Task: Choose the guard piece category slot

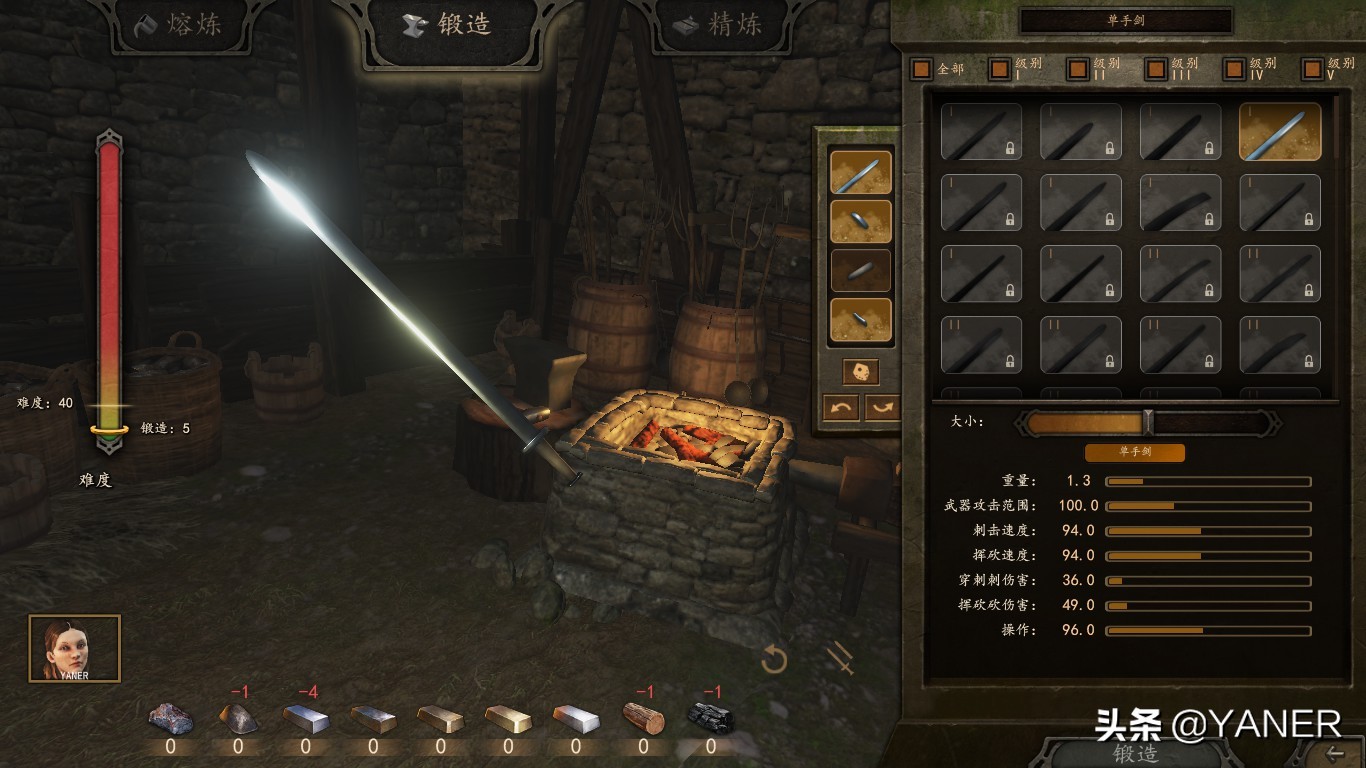Action: 860,221
